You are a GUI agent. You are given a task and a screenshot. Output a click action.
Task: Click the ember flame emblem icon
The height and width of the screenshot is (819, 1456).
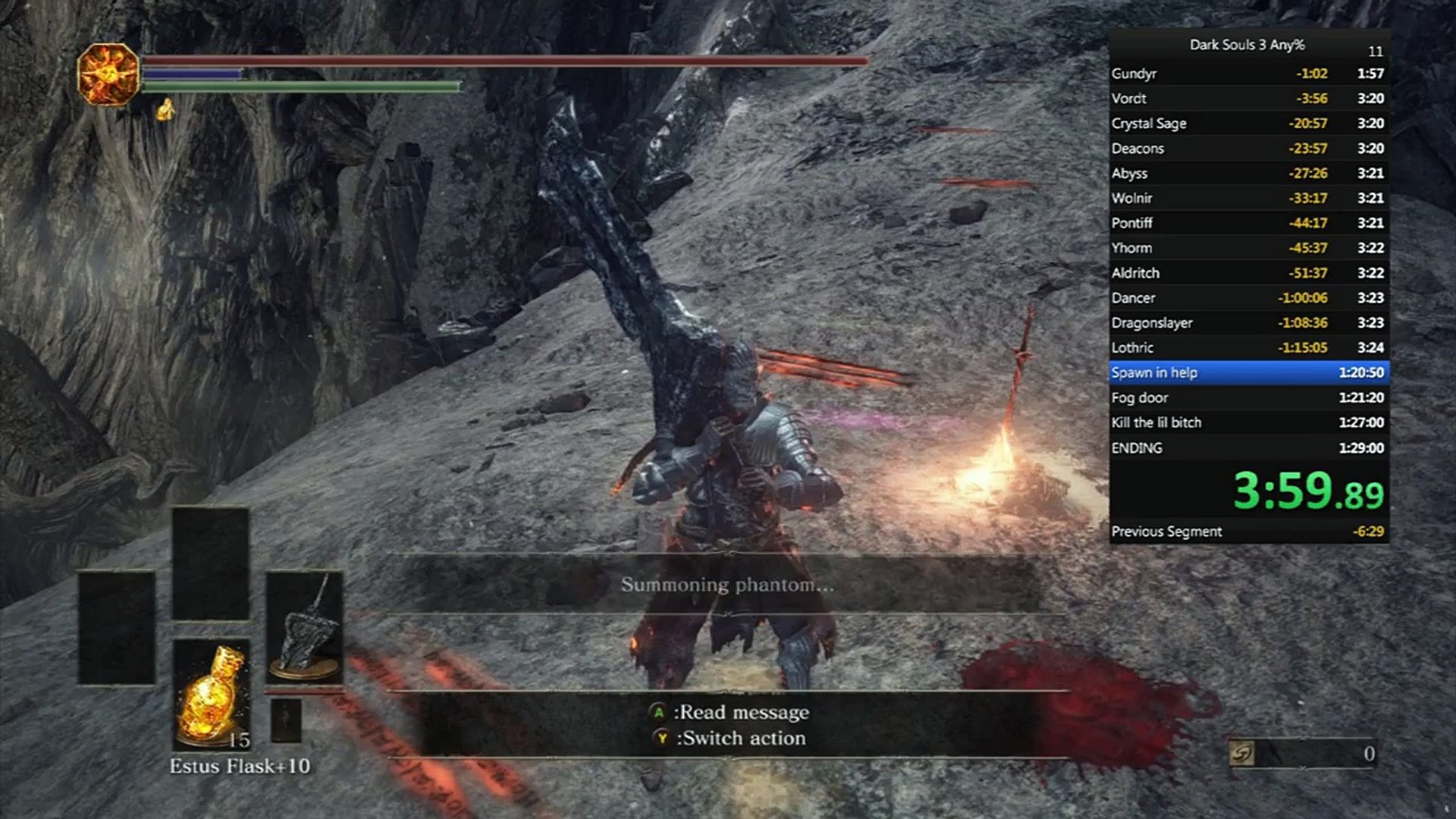(x=109, y=74)
